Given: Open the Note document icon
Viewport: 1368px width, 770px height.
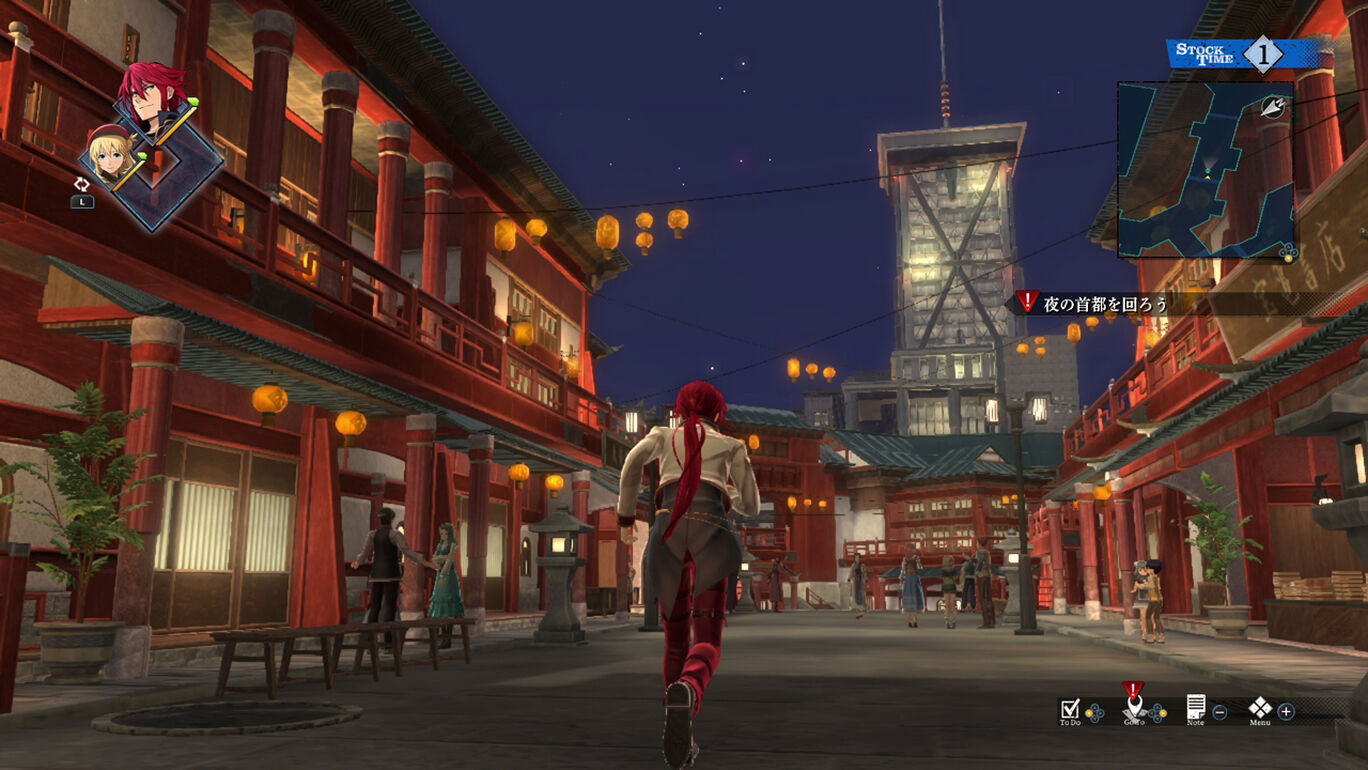Looking at the screenshot, I should point(1195,707).
